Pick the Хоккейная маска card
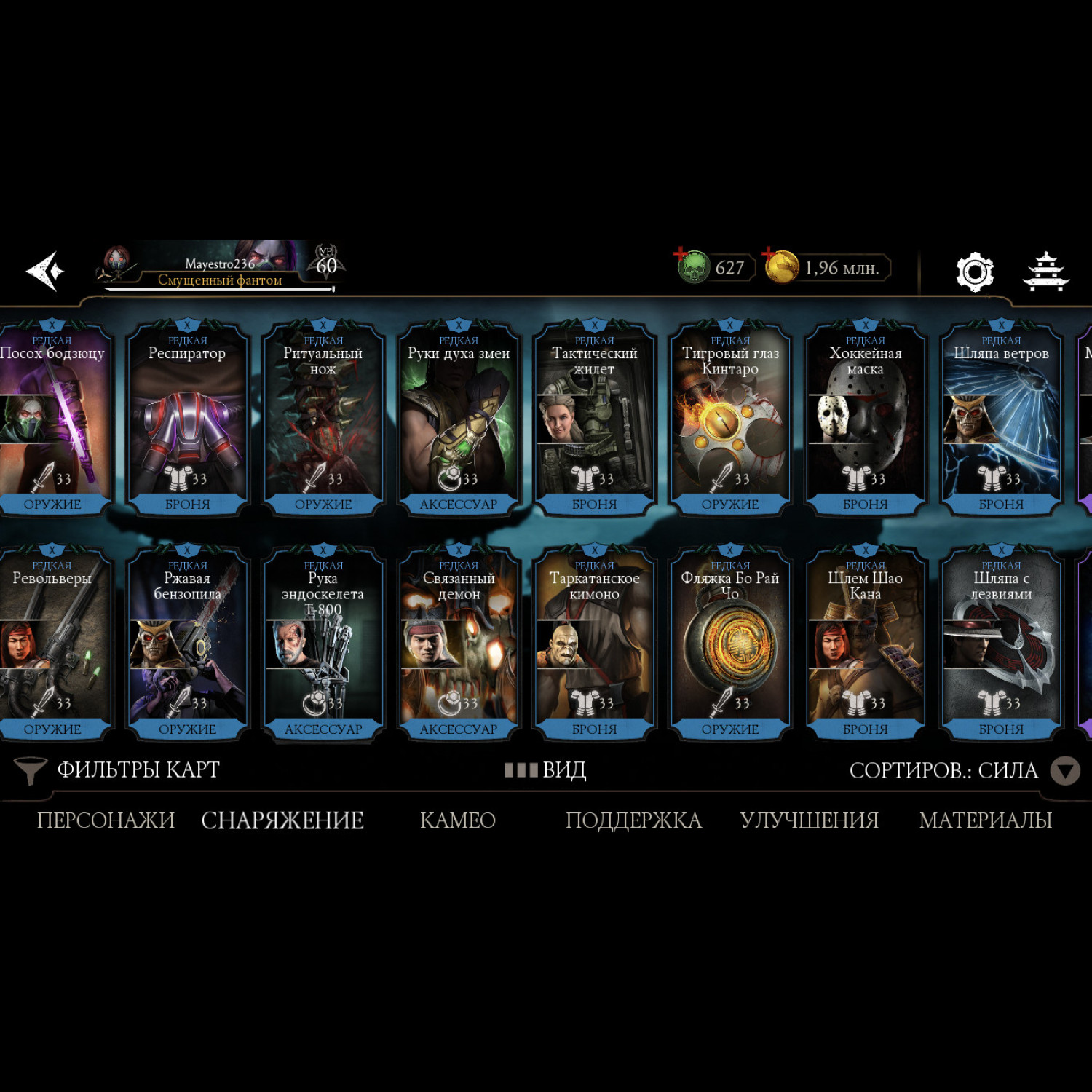This screenshot has width=1092, height=1092. tap(865, 419)
